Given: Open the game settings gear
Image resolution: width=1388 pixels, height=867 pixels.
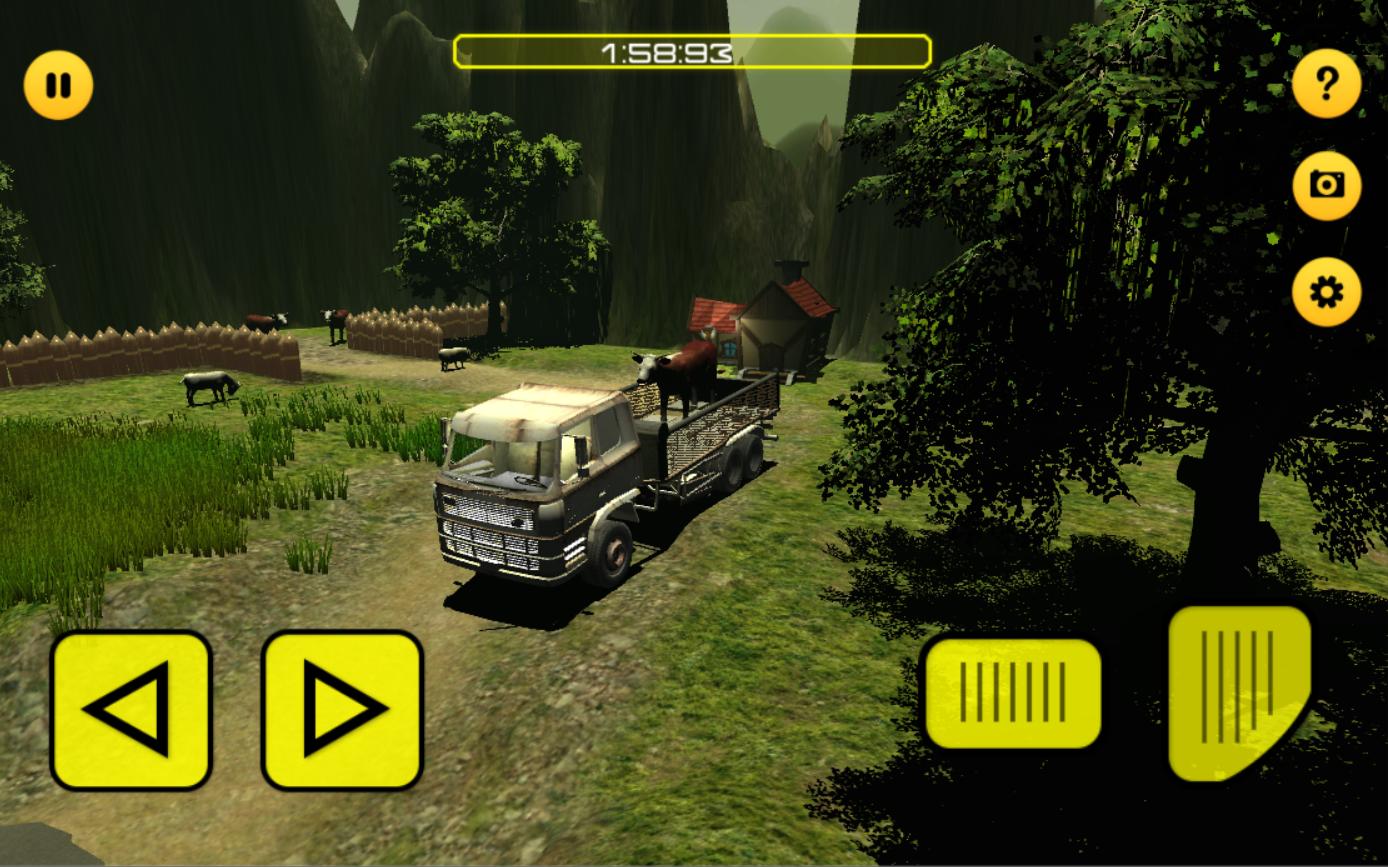Looking at the screenshot, I should (x=1325, y=292).
